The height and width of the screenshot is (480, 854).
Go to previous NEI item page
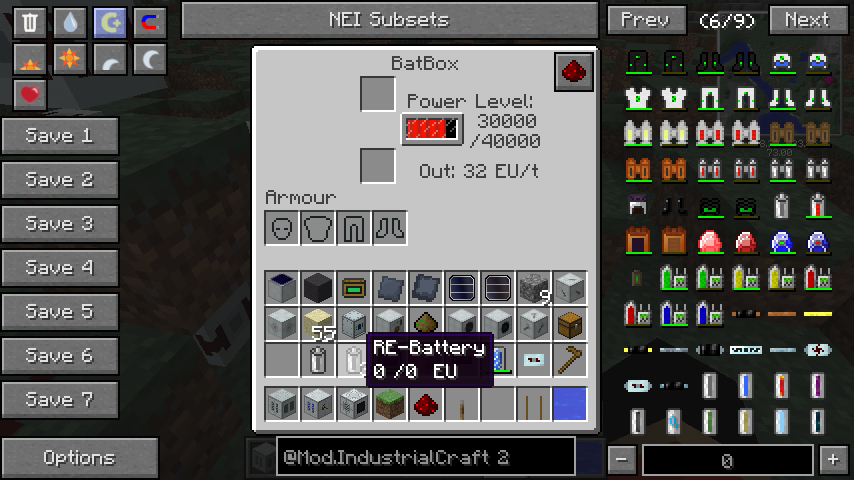tap(645, 20)
